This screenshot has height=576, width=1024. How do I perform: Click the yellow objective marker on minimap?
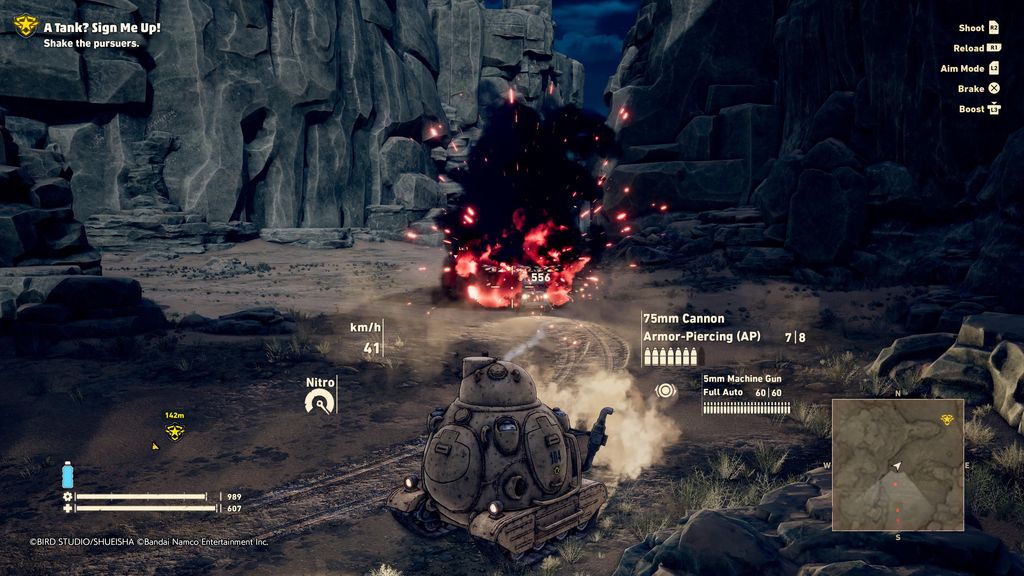pos(947,419)
